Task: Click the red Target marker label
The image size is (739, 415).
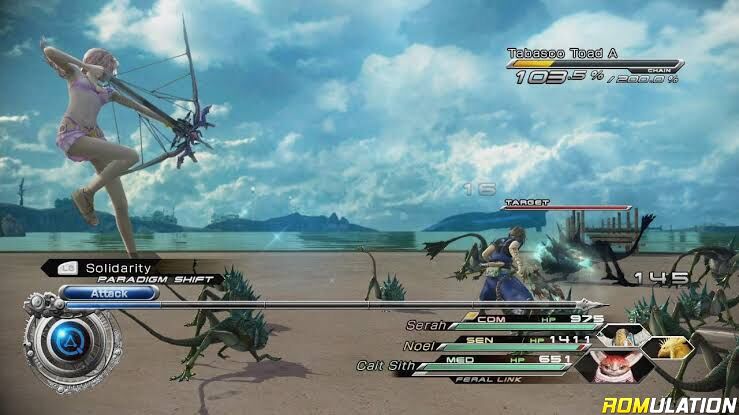Action: [526, 202]
